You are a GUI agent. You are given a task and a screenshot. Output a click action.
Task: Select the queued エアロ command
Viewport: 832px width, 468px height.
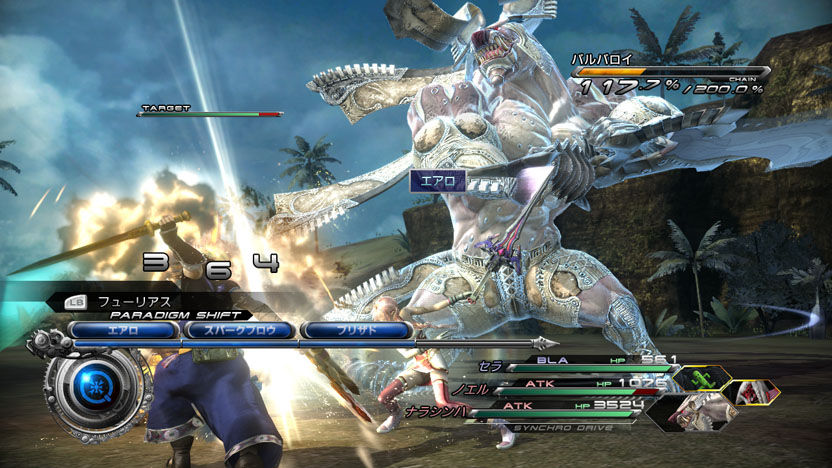tap(124, 330)
